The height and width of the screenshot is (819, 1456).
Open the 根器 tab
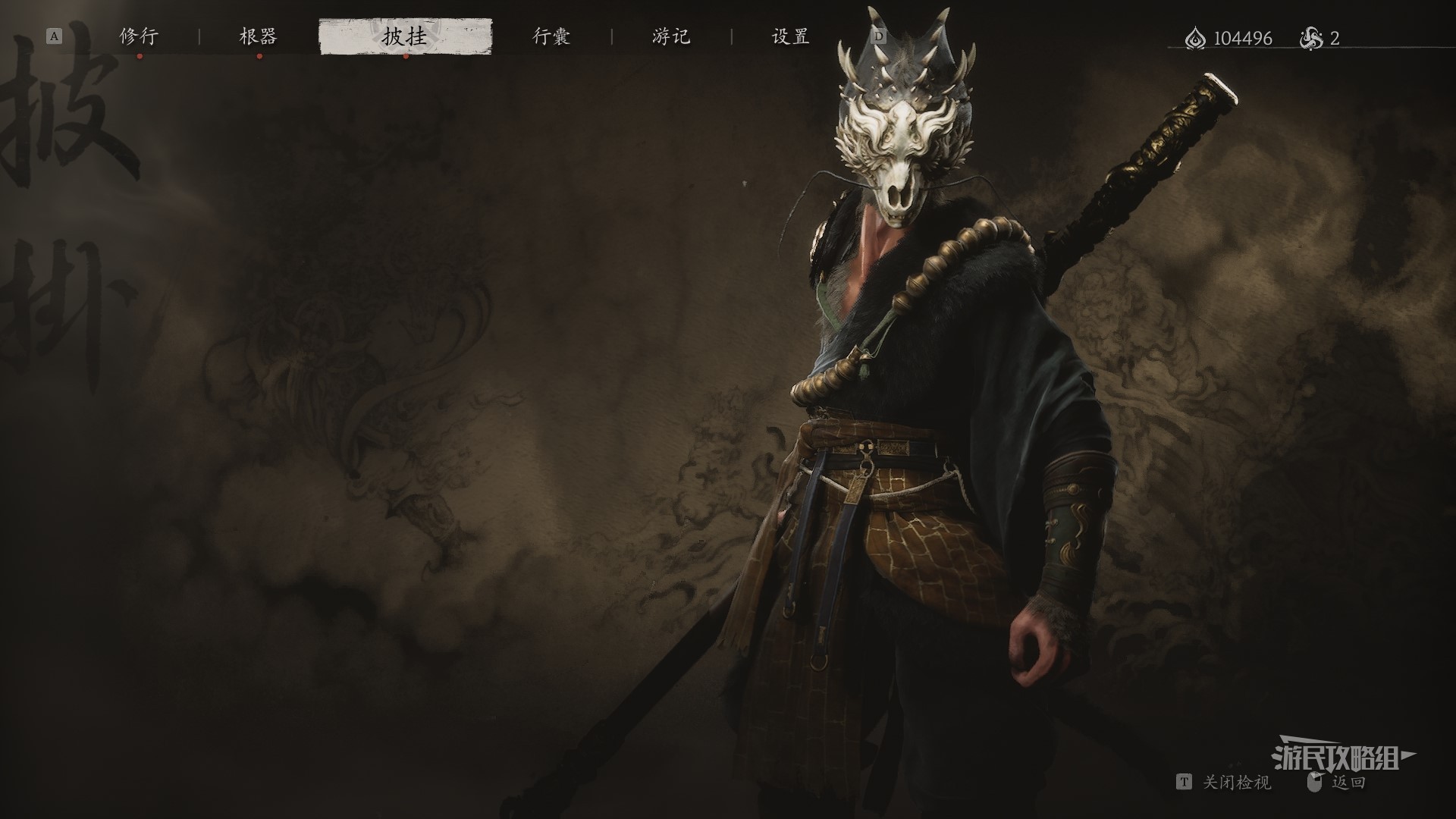click(x=259, y=36)
